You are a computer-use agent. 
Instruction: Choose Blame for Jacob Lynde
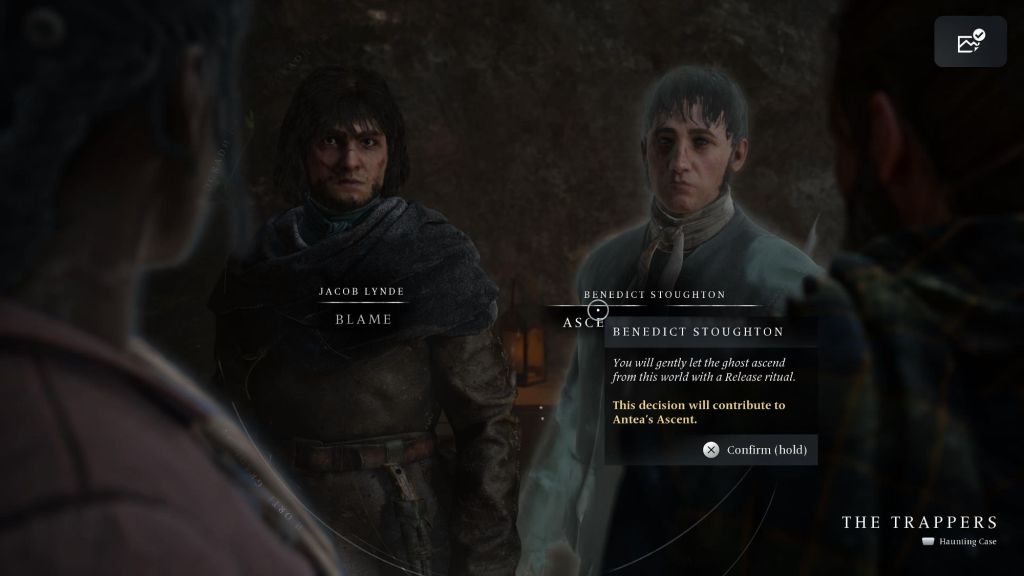tap(362, 319)
